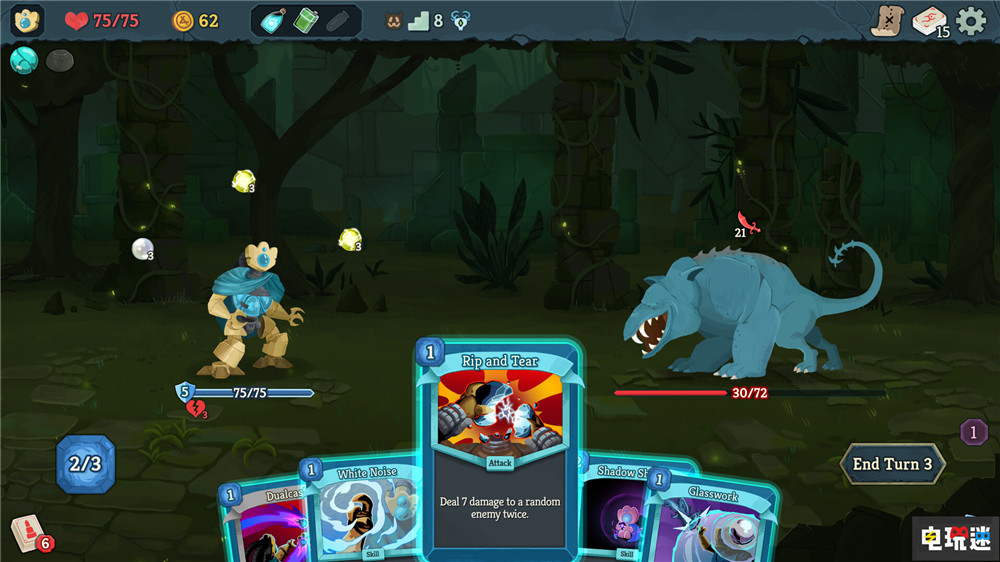Inspect the dark stone relic

coord(59,61)
